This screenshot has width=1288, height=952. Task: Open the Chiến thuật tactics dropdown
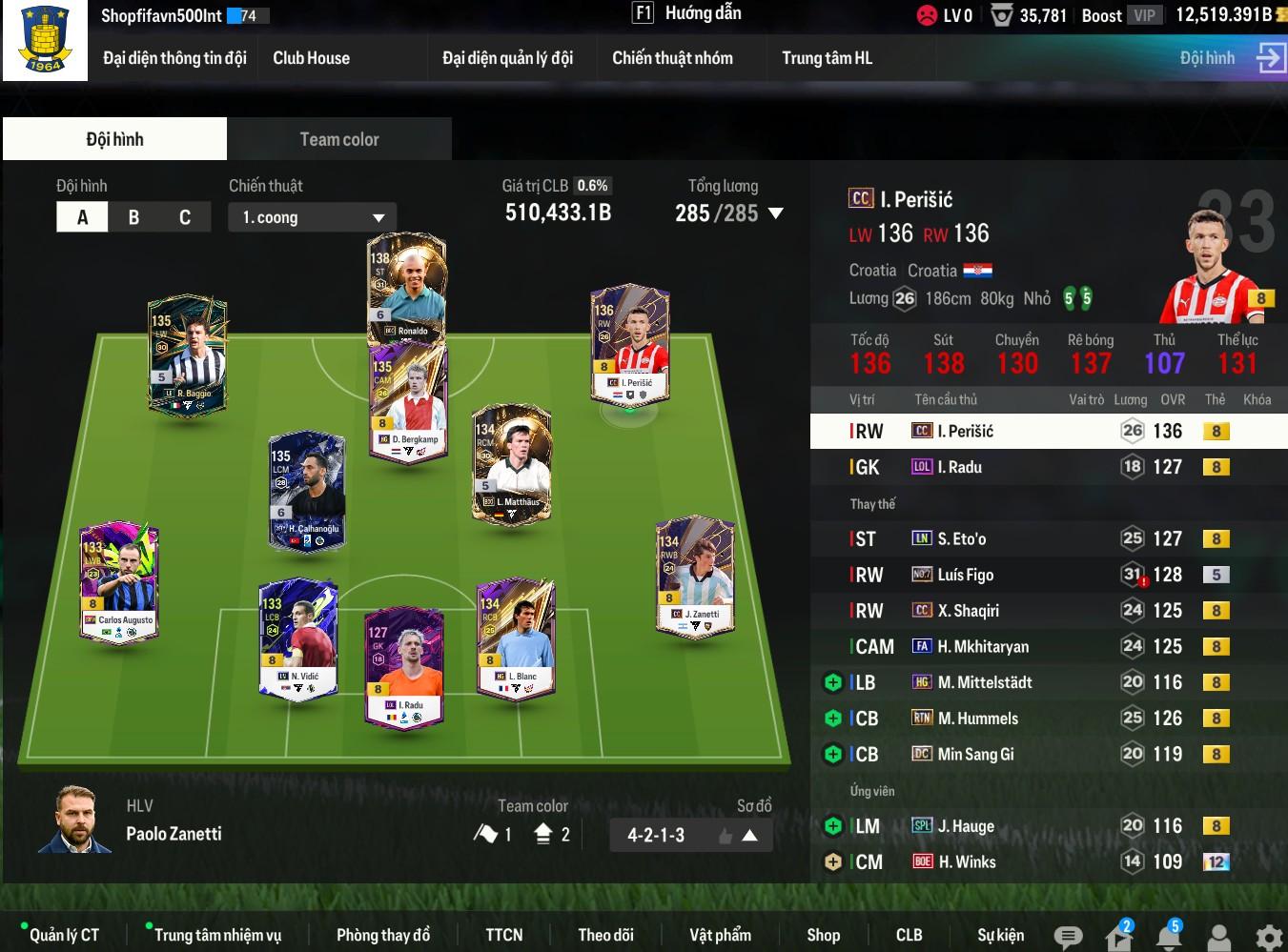[x=312, y=217]
